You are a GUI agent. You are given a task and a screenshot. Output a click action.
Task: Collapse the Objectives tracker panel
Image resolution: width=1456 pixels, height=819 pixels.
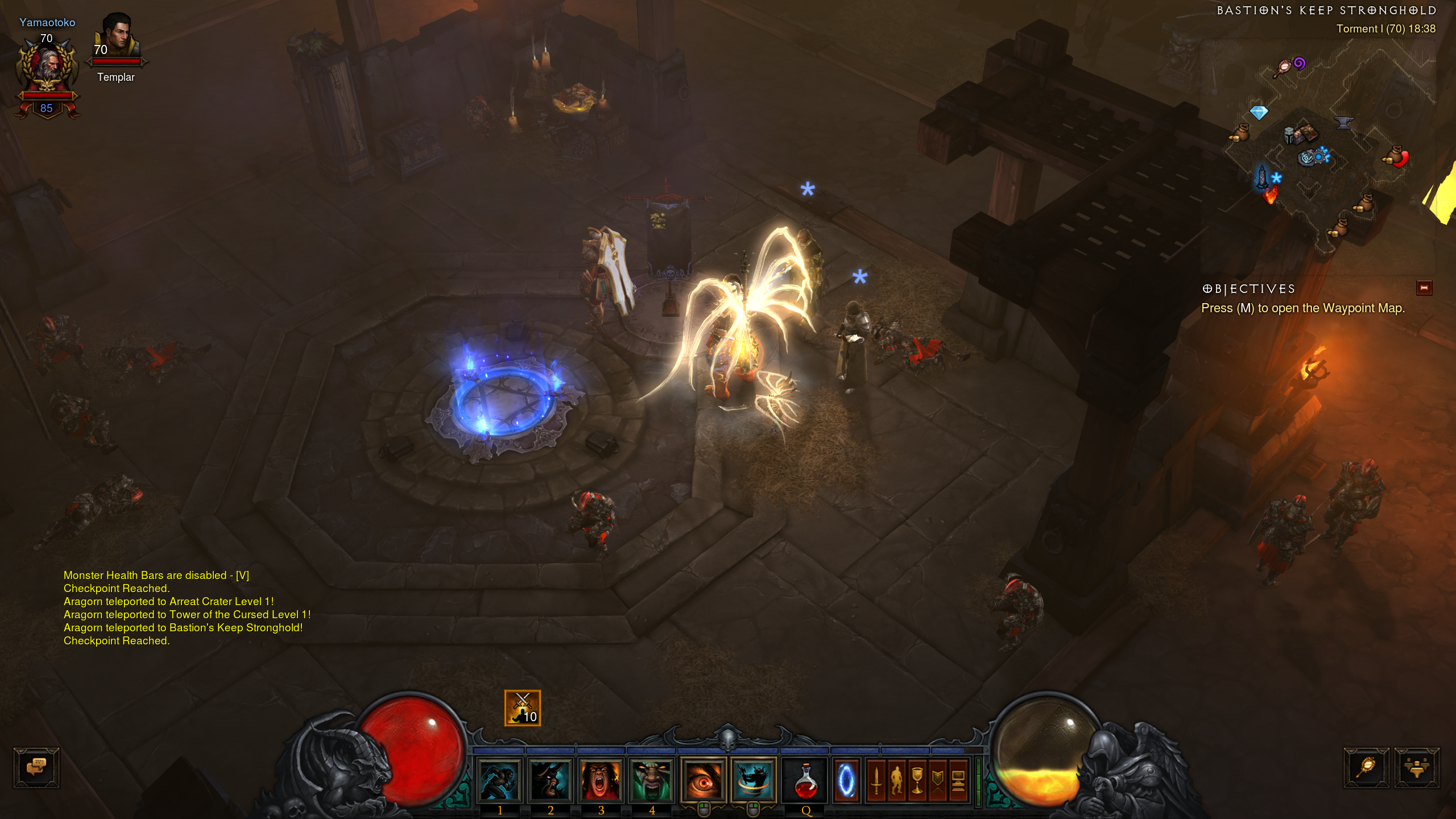coord(1424,288)
